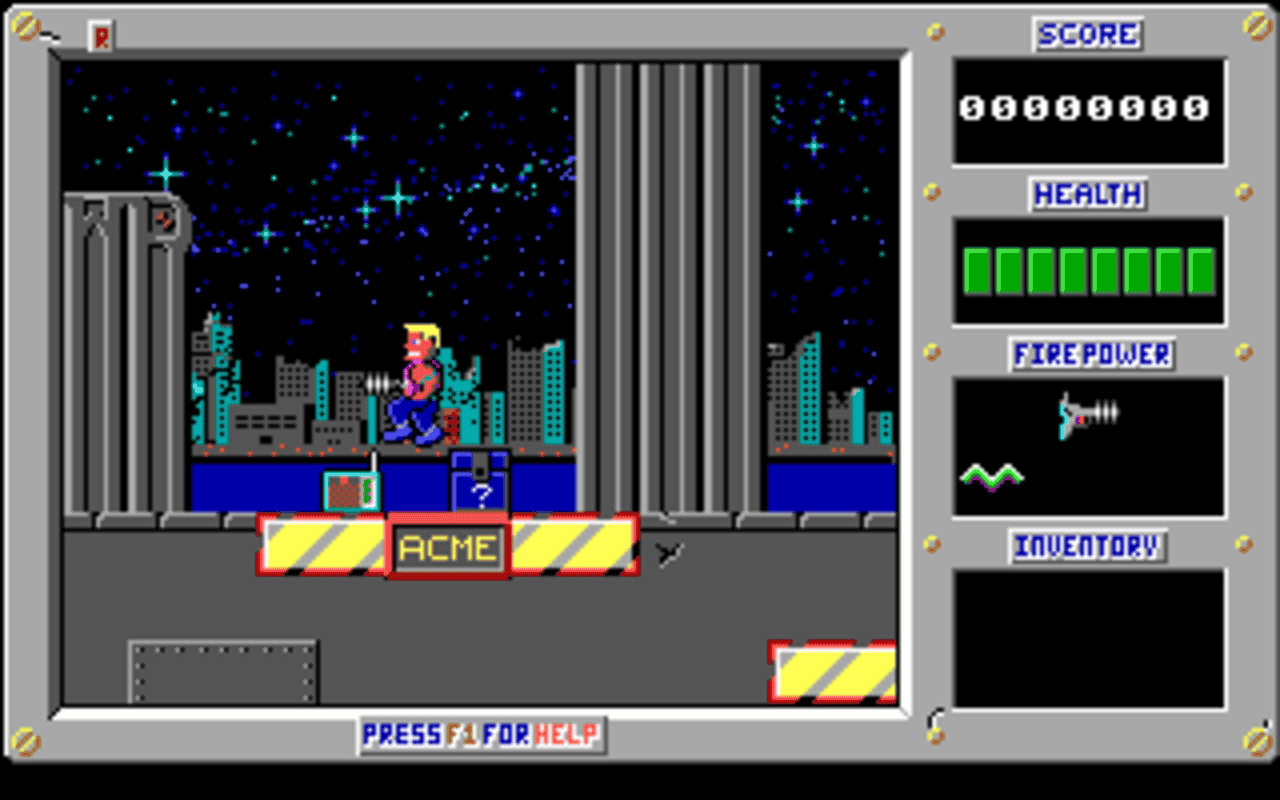Click the SCORE header label
This screenshot has height=800, width=1280.
click(1087, 35)
